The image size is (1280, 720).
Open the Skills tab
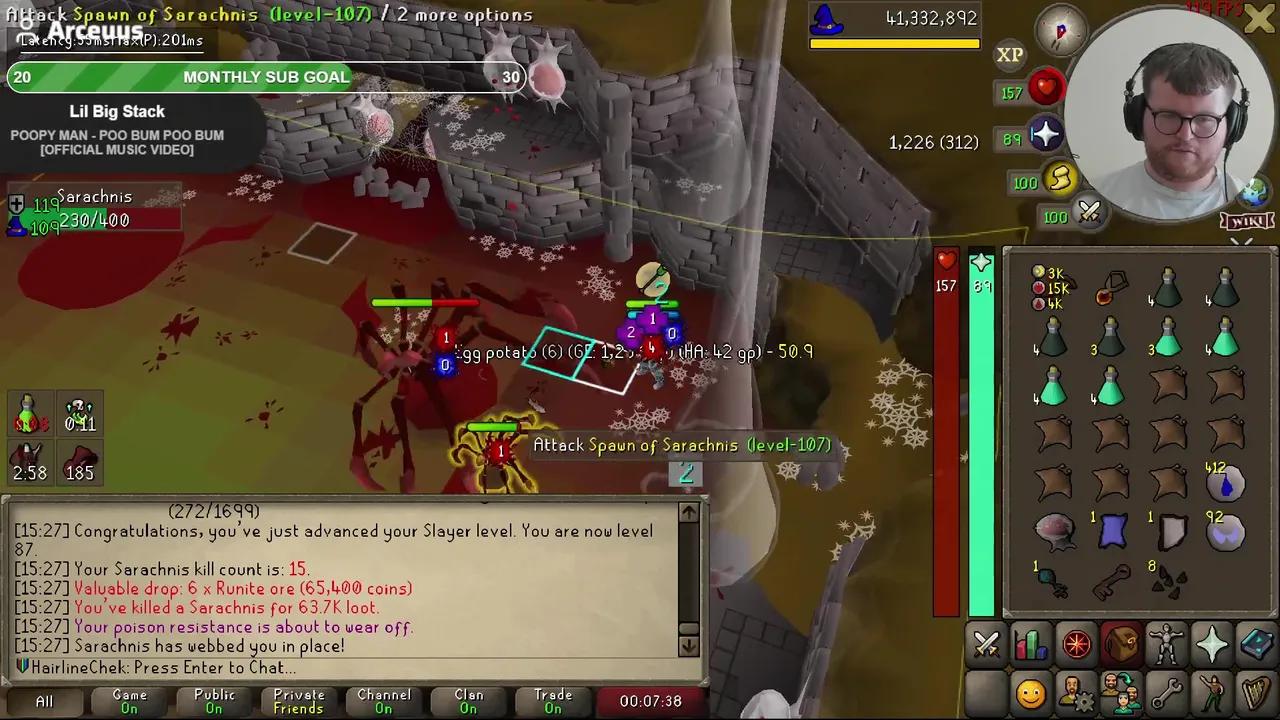point(1031,643)
